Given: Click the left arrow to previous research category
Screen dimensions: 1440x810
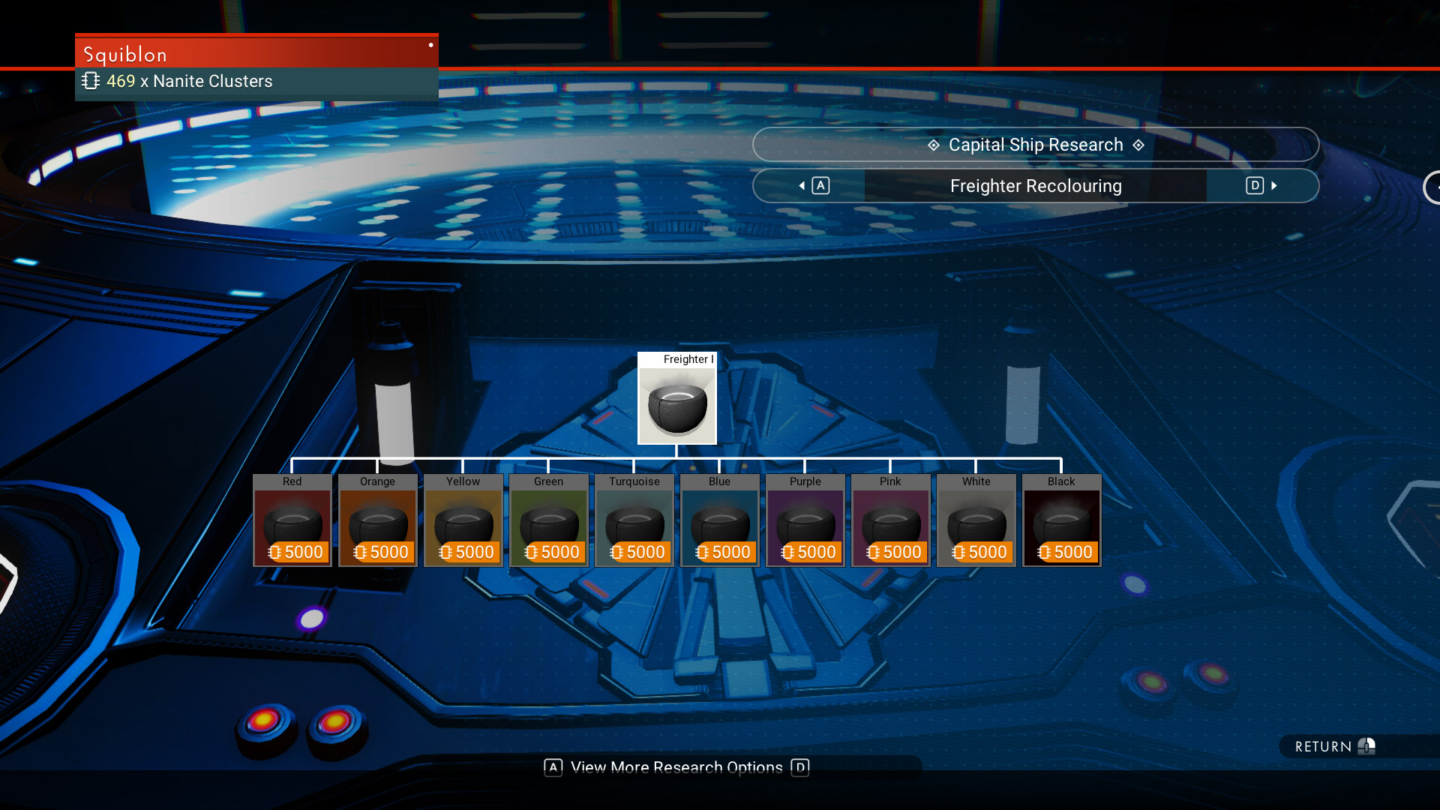Looking at the screenshot, I should pyautogui.click(x=803, y=185).
